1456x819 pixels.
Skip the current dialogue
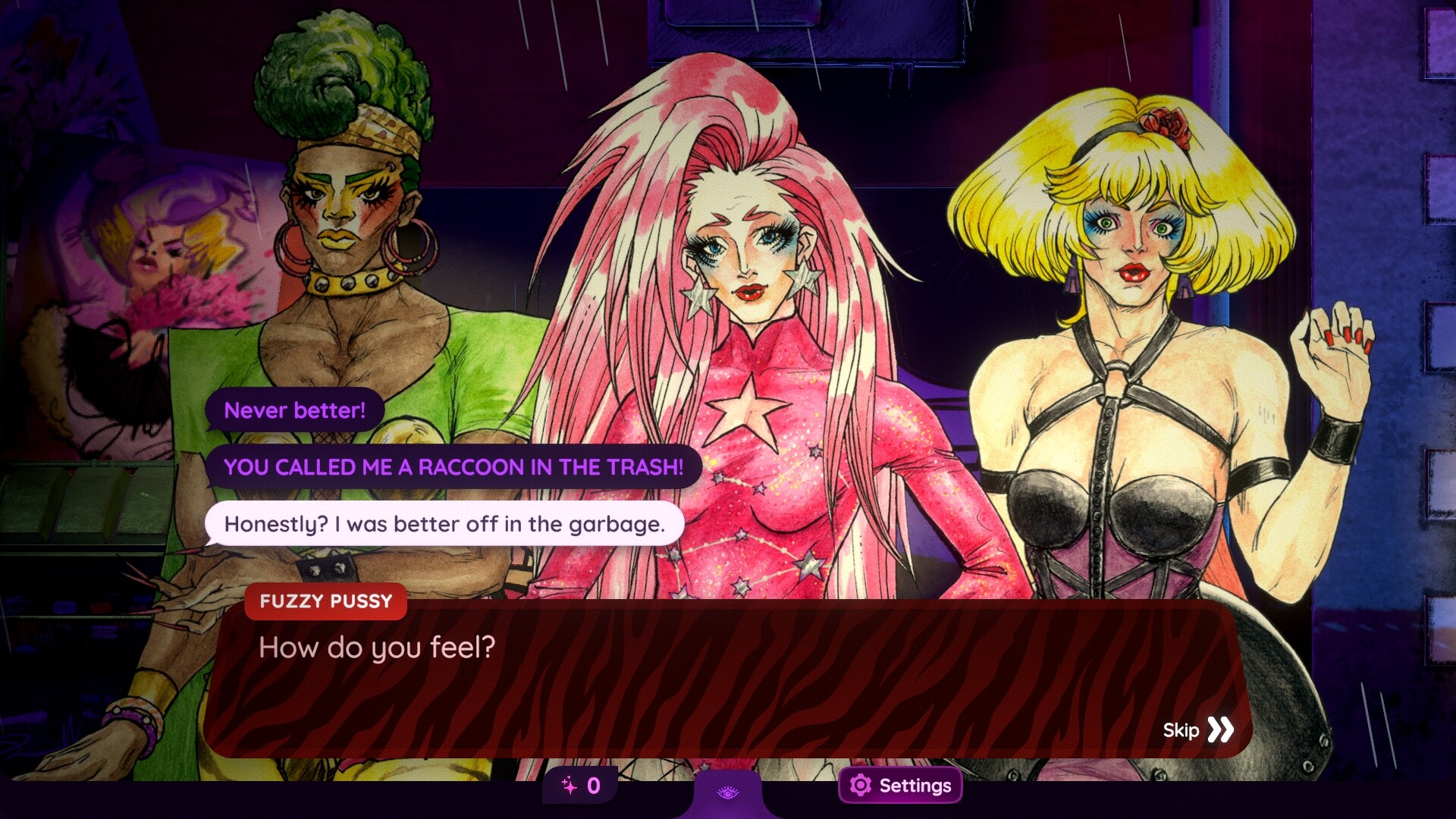coord(1198,730)
